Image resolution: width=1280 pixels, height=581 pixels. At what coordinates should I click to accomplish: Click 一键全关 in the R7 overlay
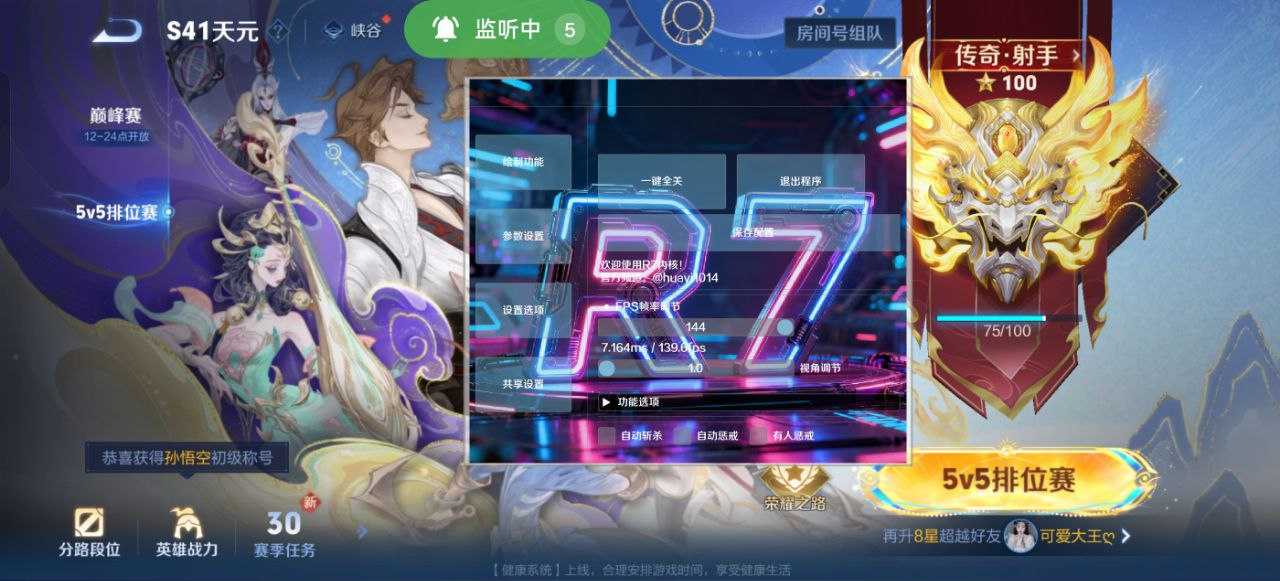661,181
